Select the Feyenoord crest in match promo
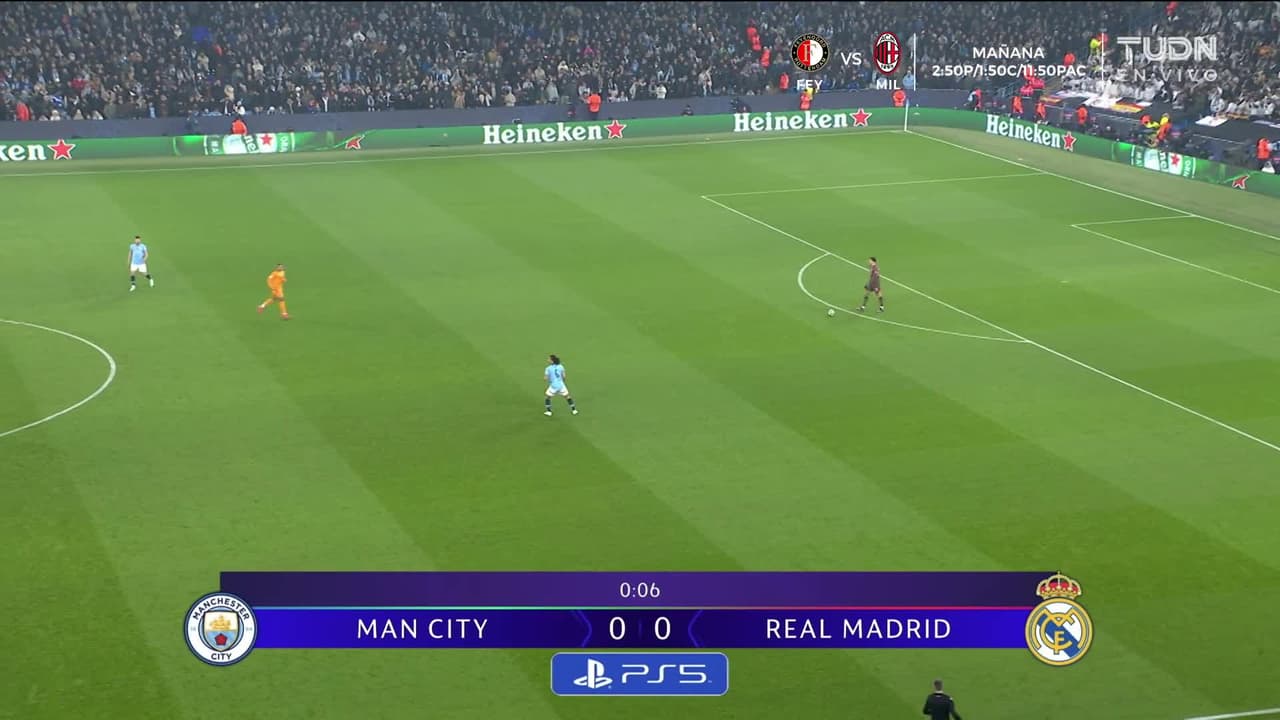The width and height of the screenshot is (1280, 720). (809, 53)
